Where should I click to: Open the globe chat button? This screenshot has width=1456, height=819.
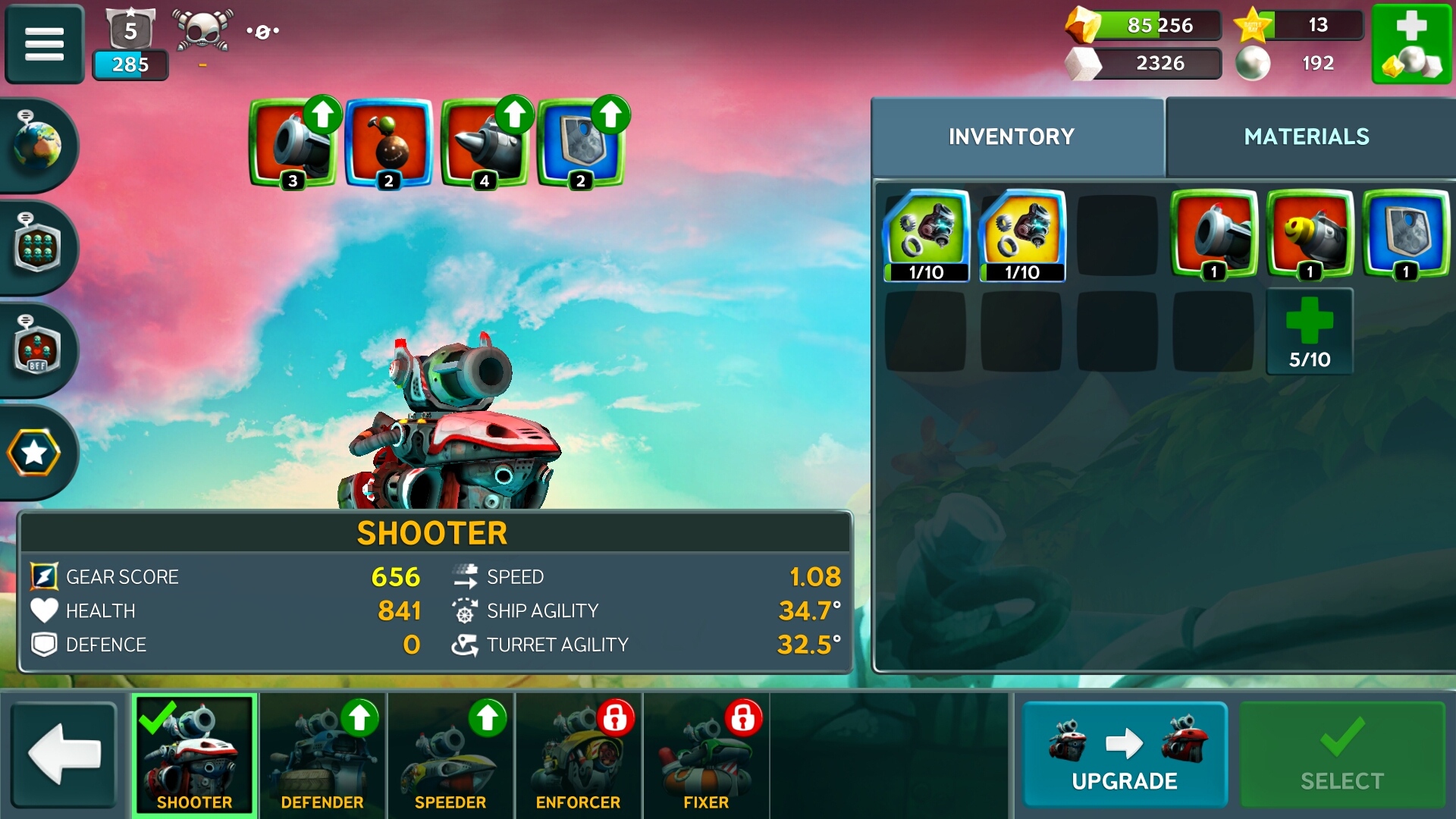(x=36, y=144)
